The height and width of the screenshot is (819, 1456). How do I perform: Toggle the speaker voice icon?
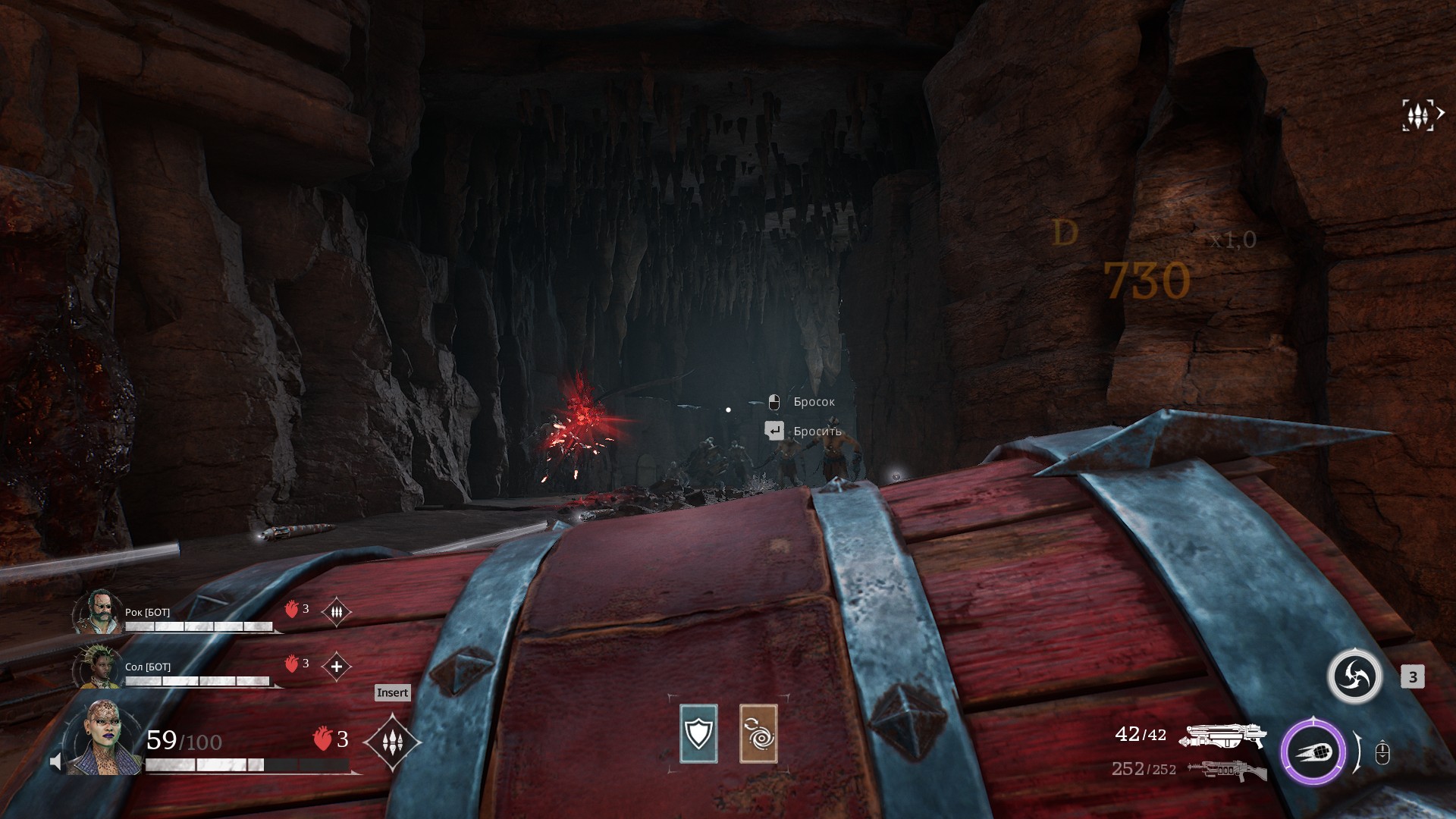tap(56, 761)
